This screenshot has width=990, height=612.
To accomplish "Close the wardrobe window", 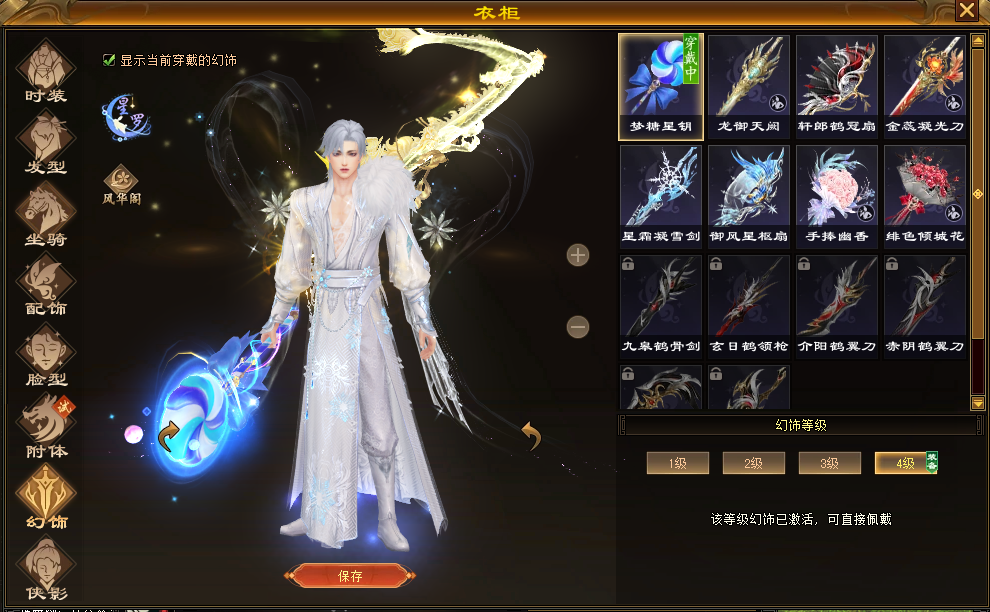I will [966, 11].
